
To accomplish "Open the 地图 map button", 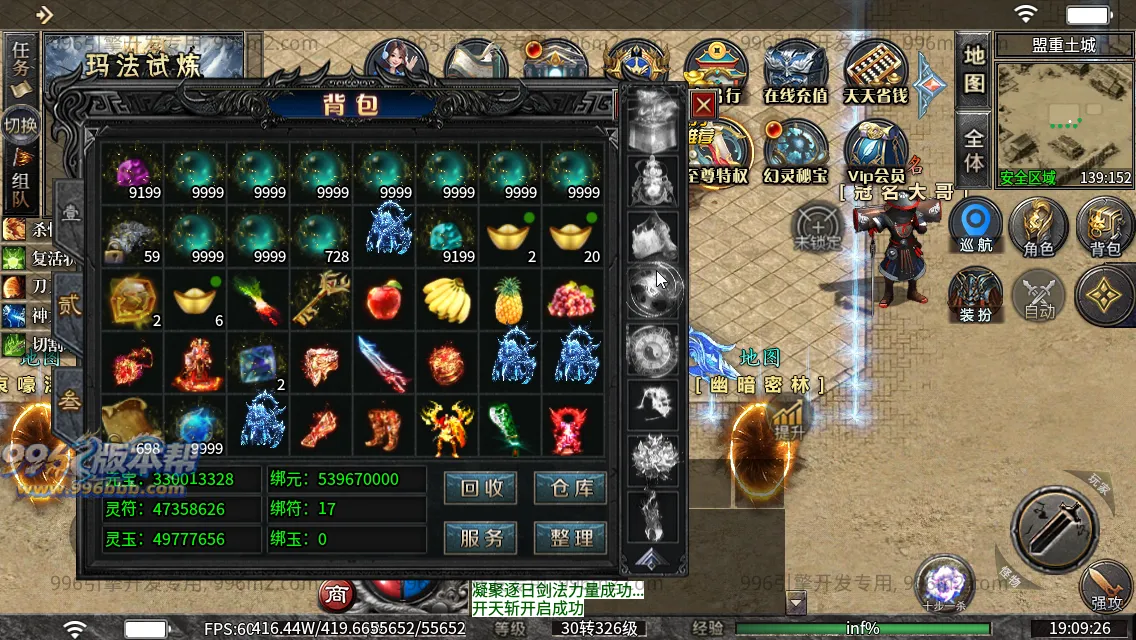I will (x=974, y=69).
